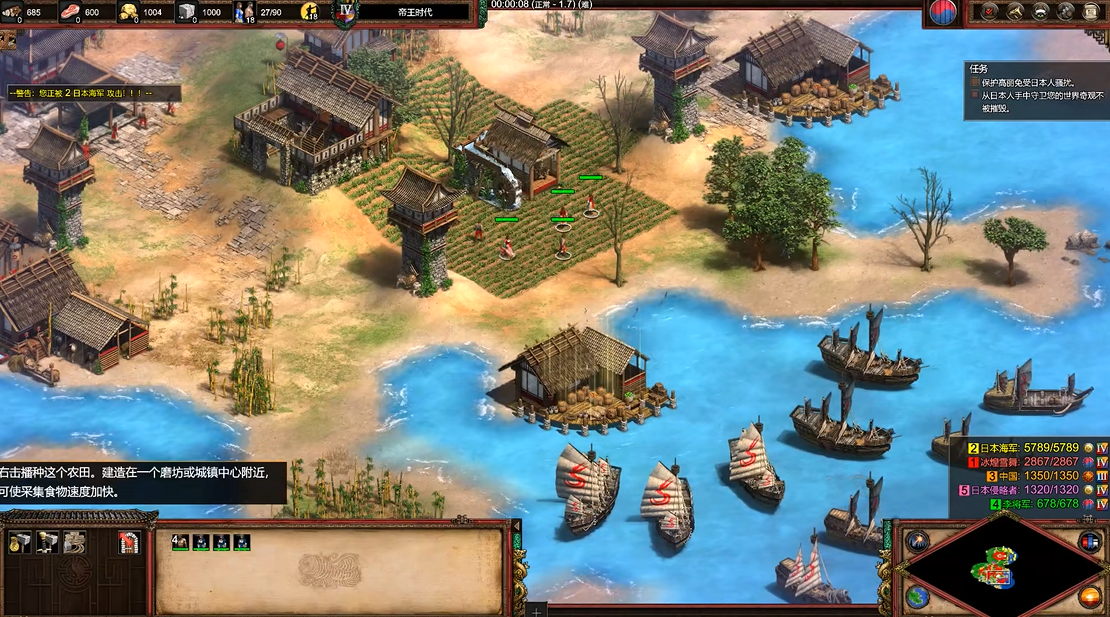Switch minimap to terrain globe view
Image resolution: width=1110 pixels, height=617 pixels.
point(916,597)
